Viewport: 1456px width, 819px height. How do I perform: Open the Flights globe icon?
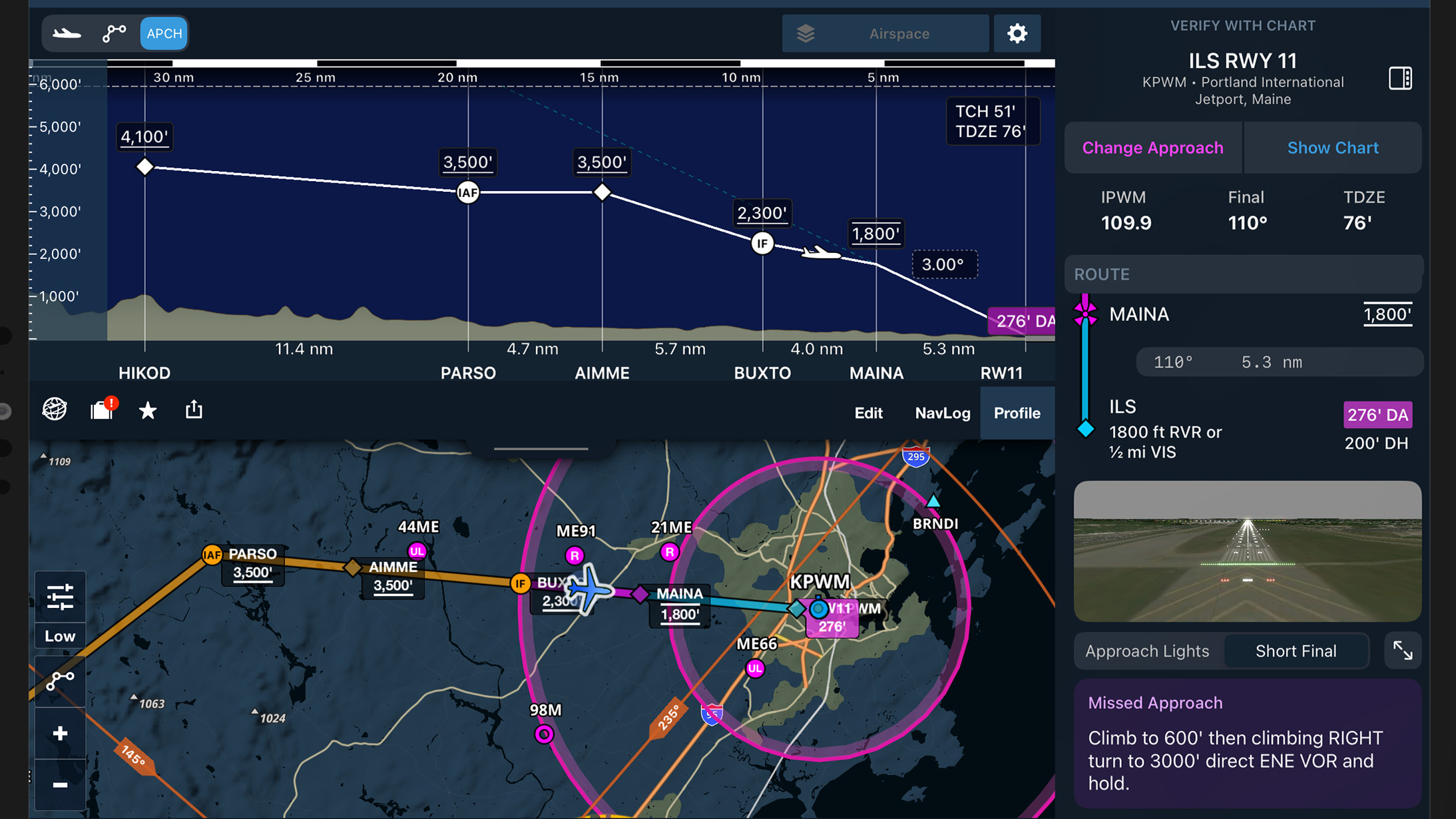tap(54, 410)
